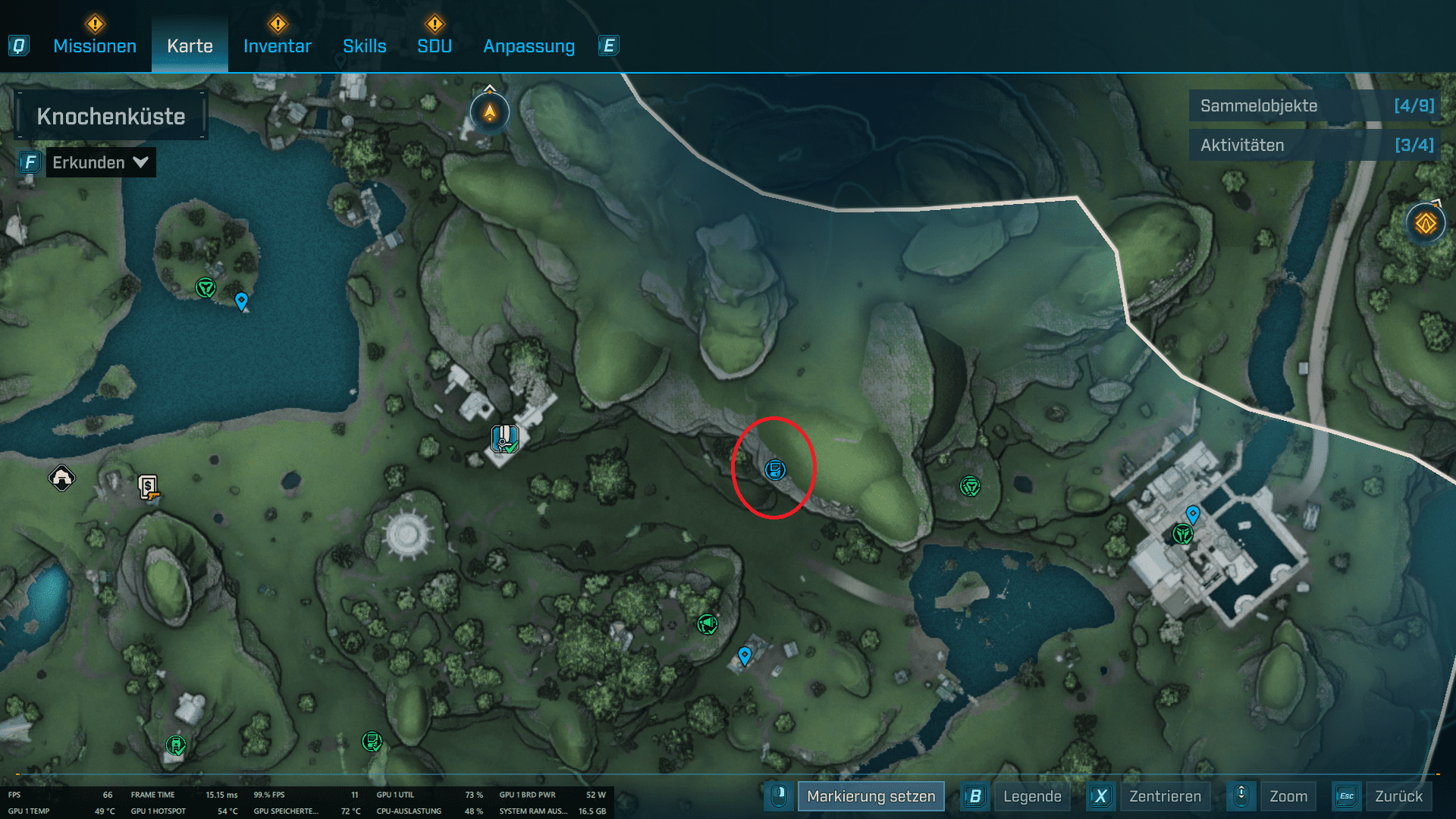Select the house icon on the map
Screen dimensions: 1456x819
[61, 478]
